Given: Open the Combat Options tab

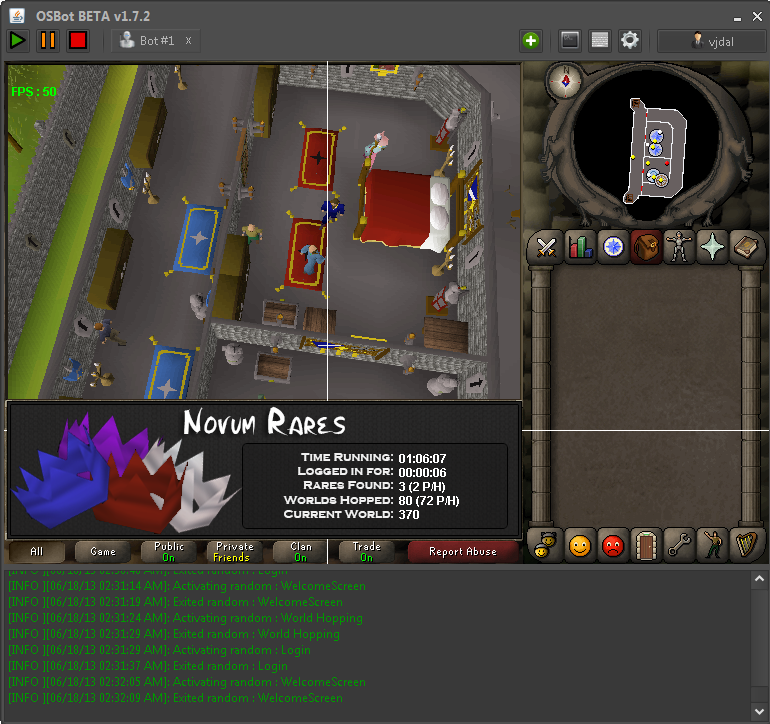Looking at the screenshot, I should click(547, 247).
